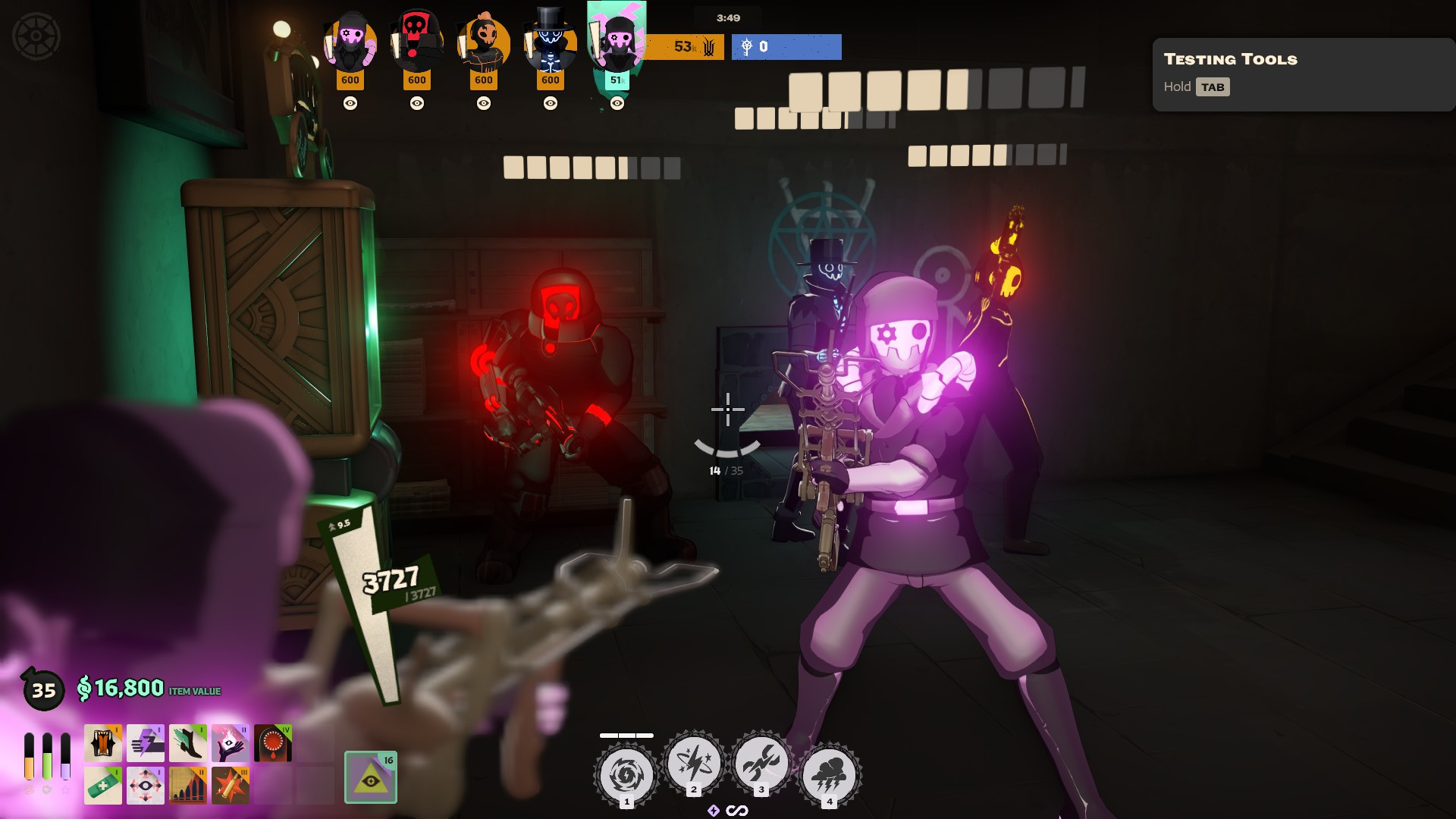
Task: Use the broken chain ability in slot 3
Action: (x=761, y=763)
